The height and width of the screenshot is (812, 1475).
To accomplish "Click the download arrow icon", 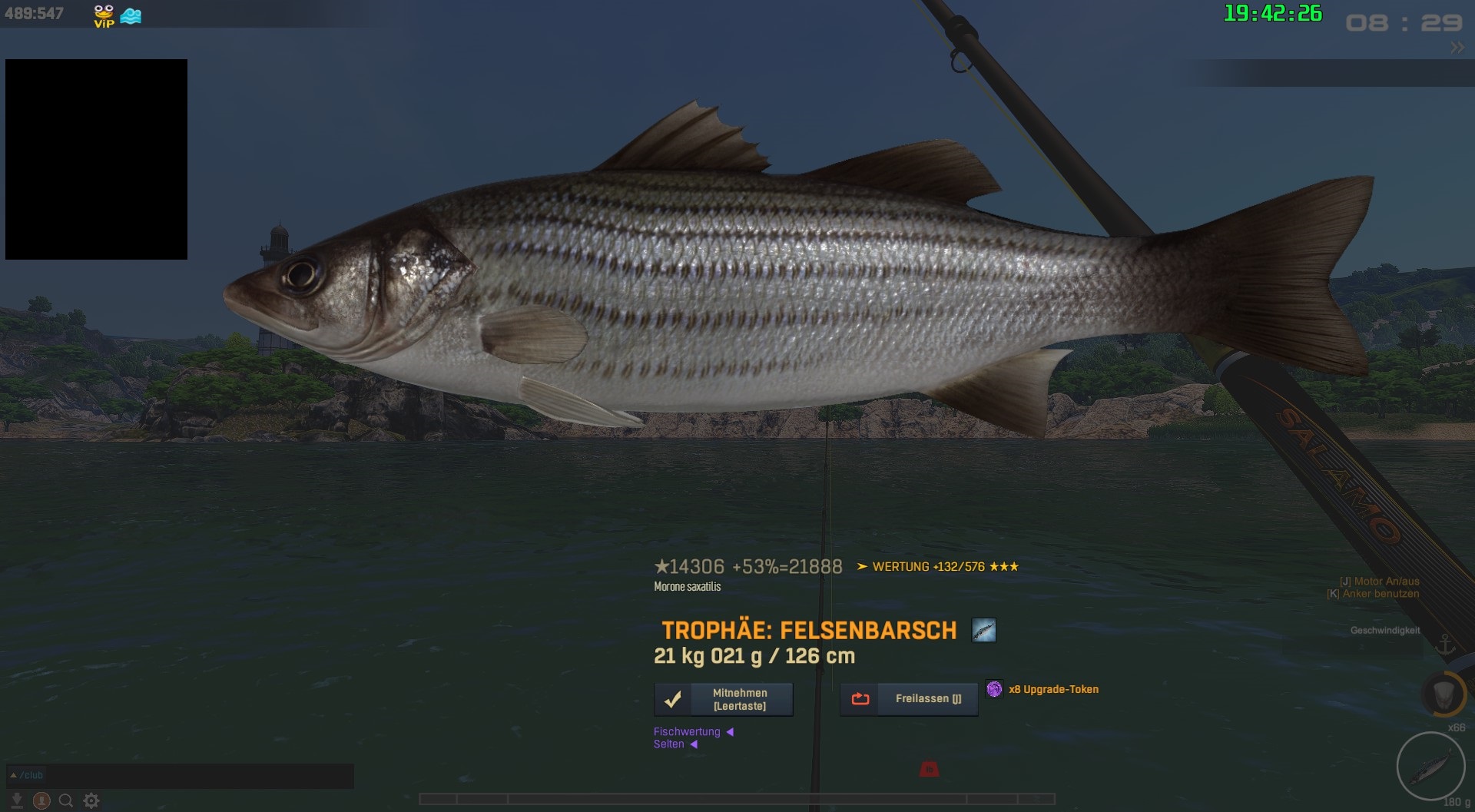I will pyautogui.click(x=17, y=800).
